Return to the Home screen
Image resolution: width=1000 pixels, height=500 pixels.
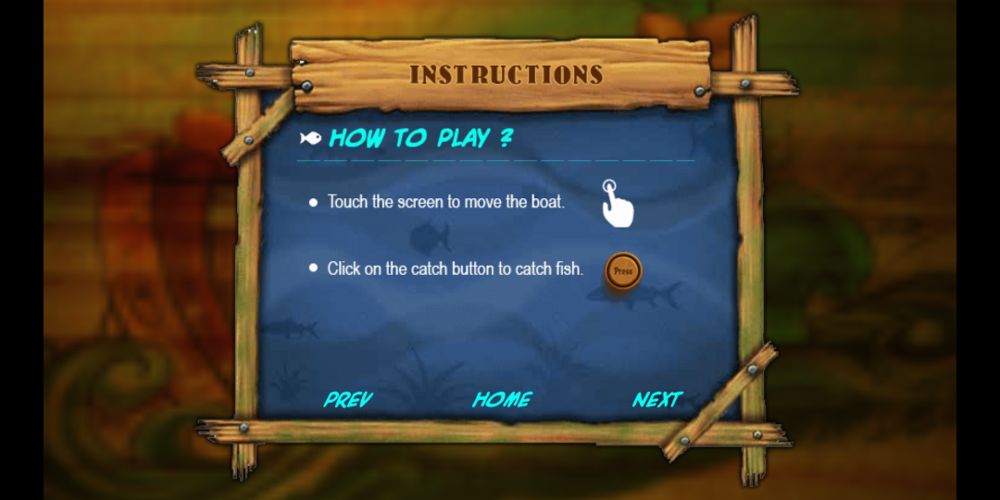click(502, 400)
